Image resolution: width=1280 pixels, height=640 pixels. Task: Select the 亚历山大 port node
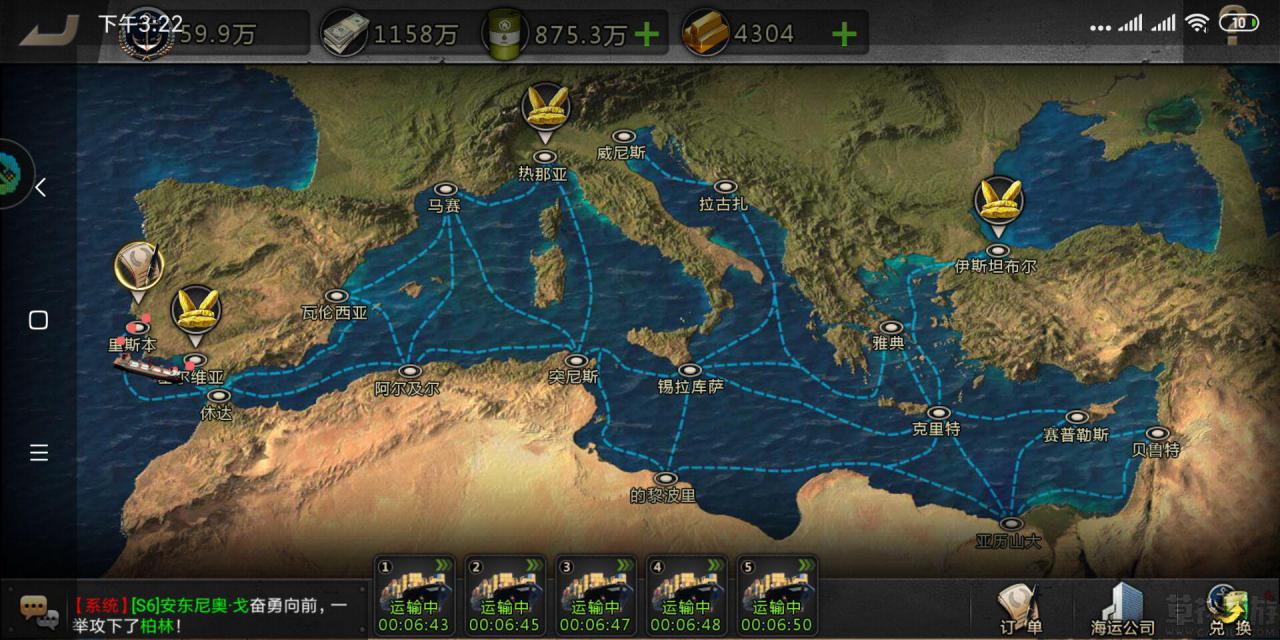(x=1011, y=524)
